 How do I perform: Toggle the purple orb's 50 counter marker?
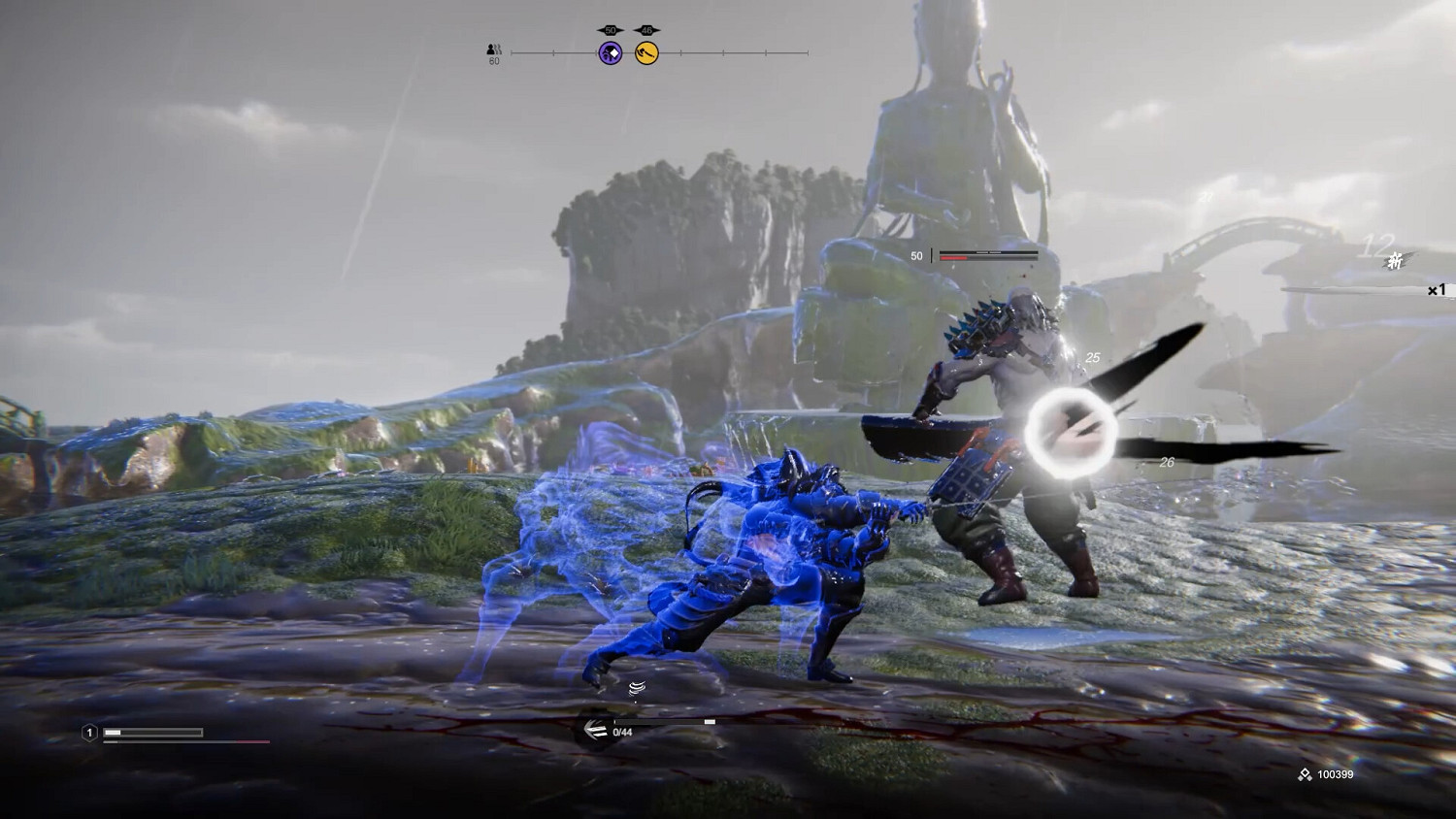click(x=610, y=30)
